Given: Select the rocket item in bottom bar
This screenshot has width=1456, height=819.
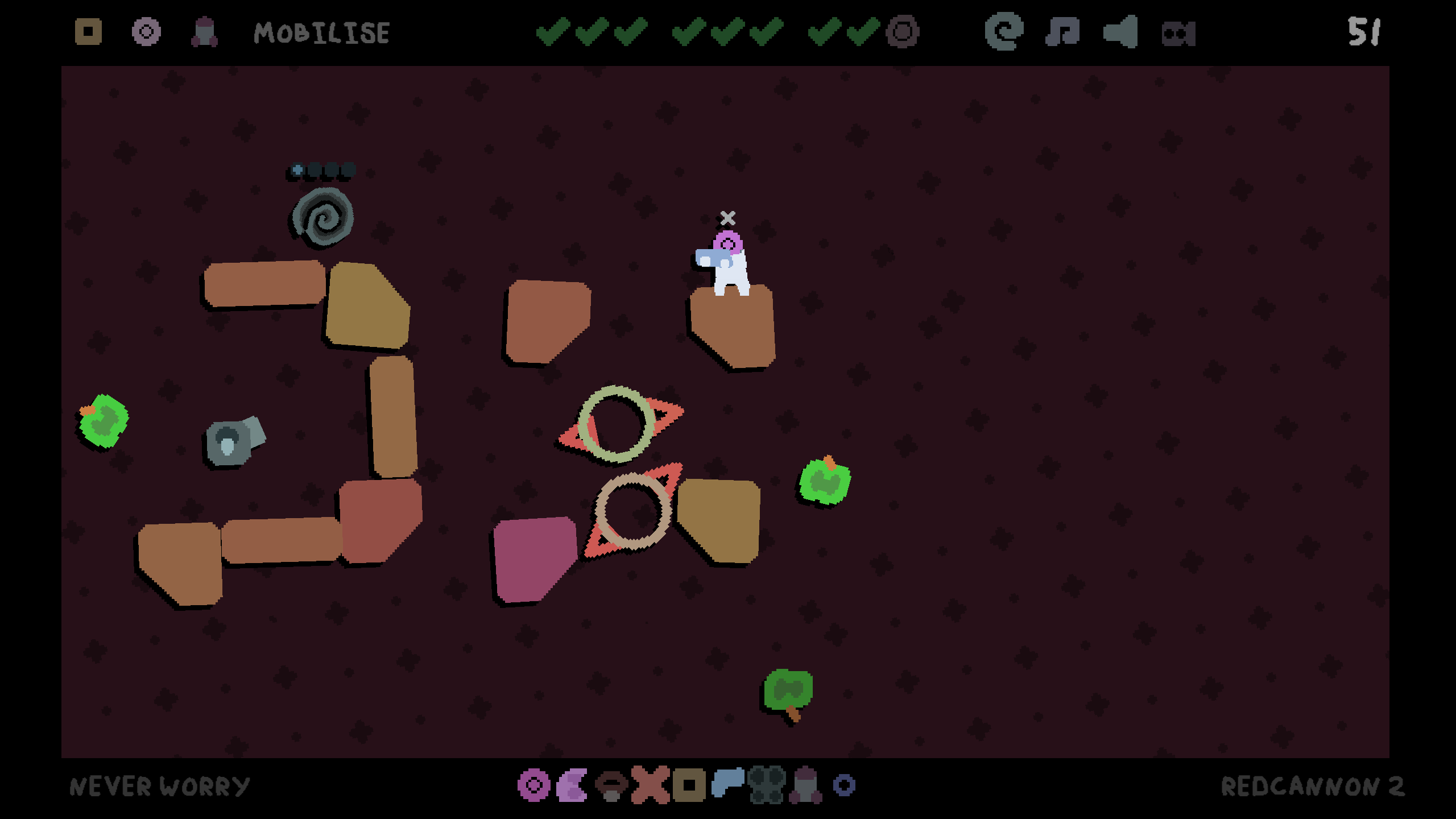Looking at the screenshot, I should pos(805,785).
